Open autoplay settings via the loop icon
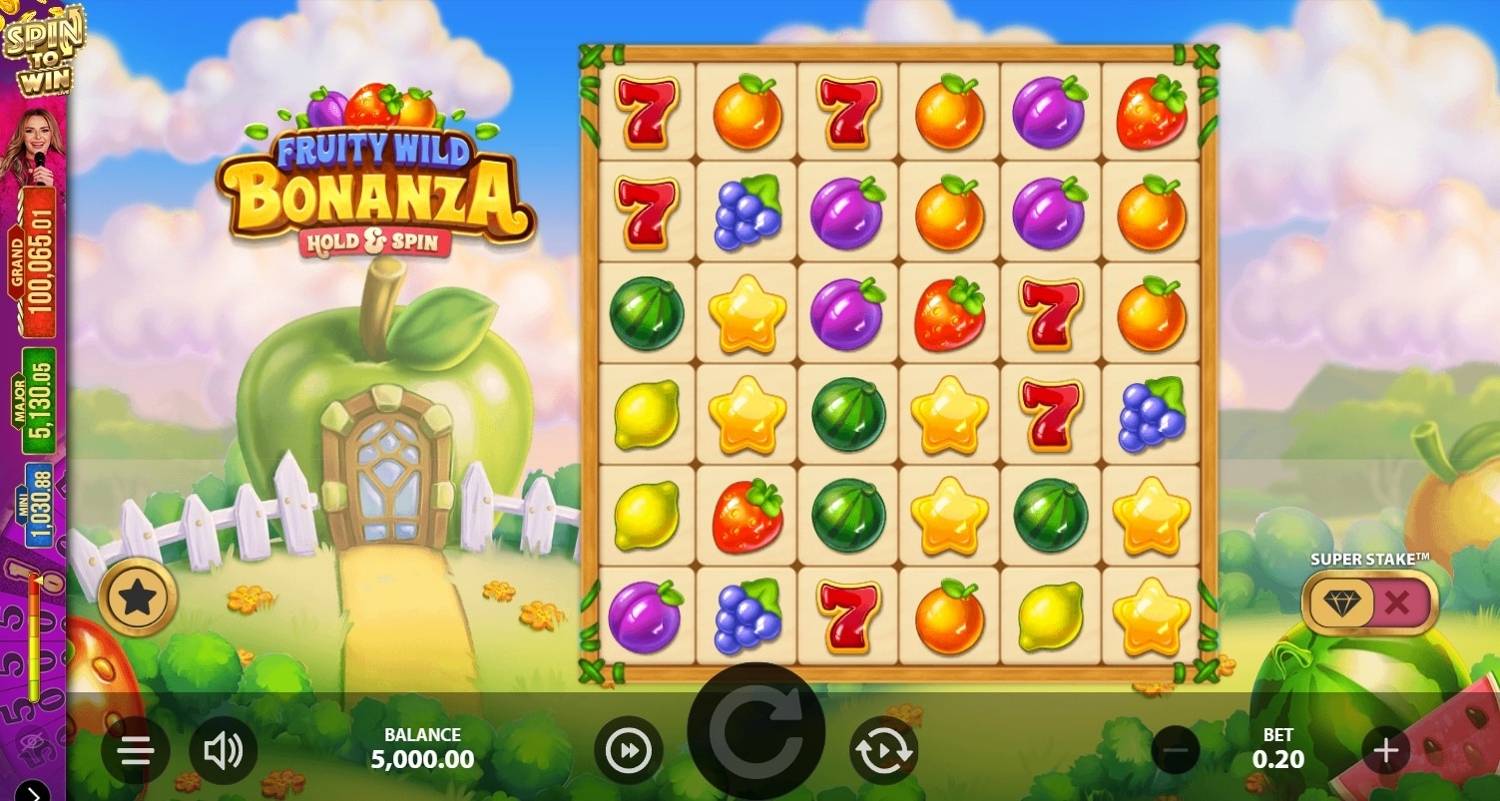 click(x=884, y=750)
